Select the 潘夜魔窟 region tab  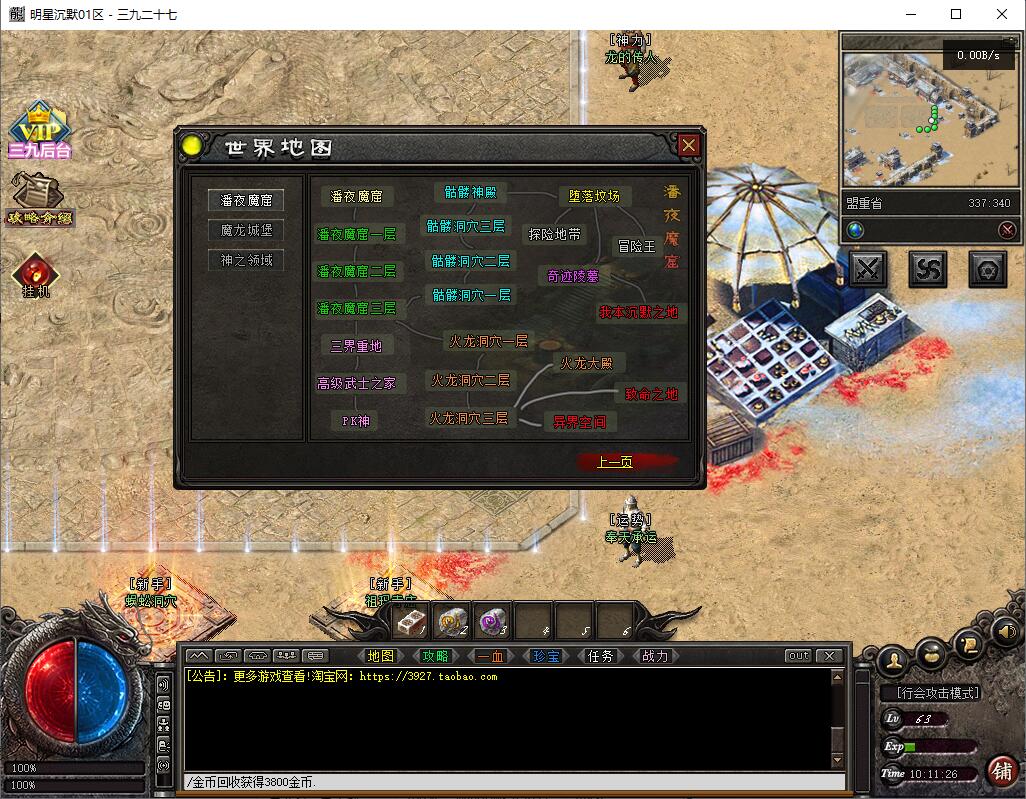(246, 200)
